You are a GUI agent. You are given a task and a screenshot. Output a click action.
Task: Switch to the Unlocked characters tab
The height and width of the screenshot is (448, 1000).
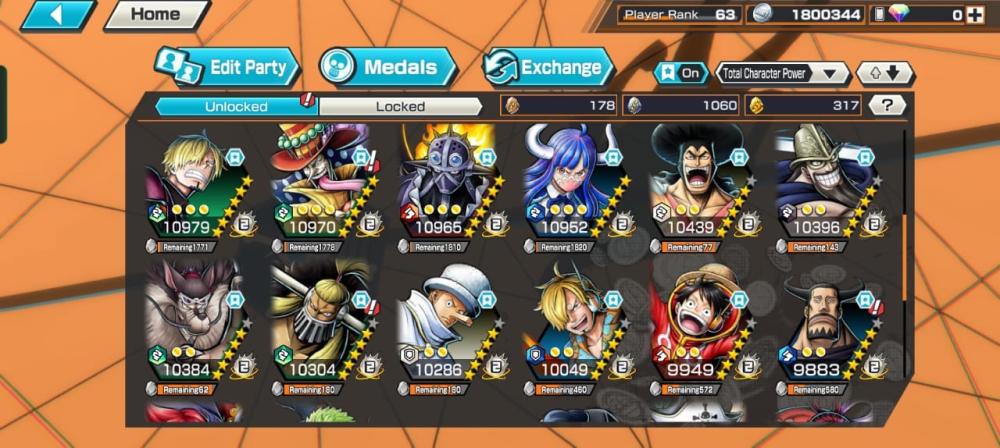click(x=236, y=106)
